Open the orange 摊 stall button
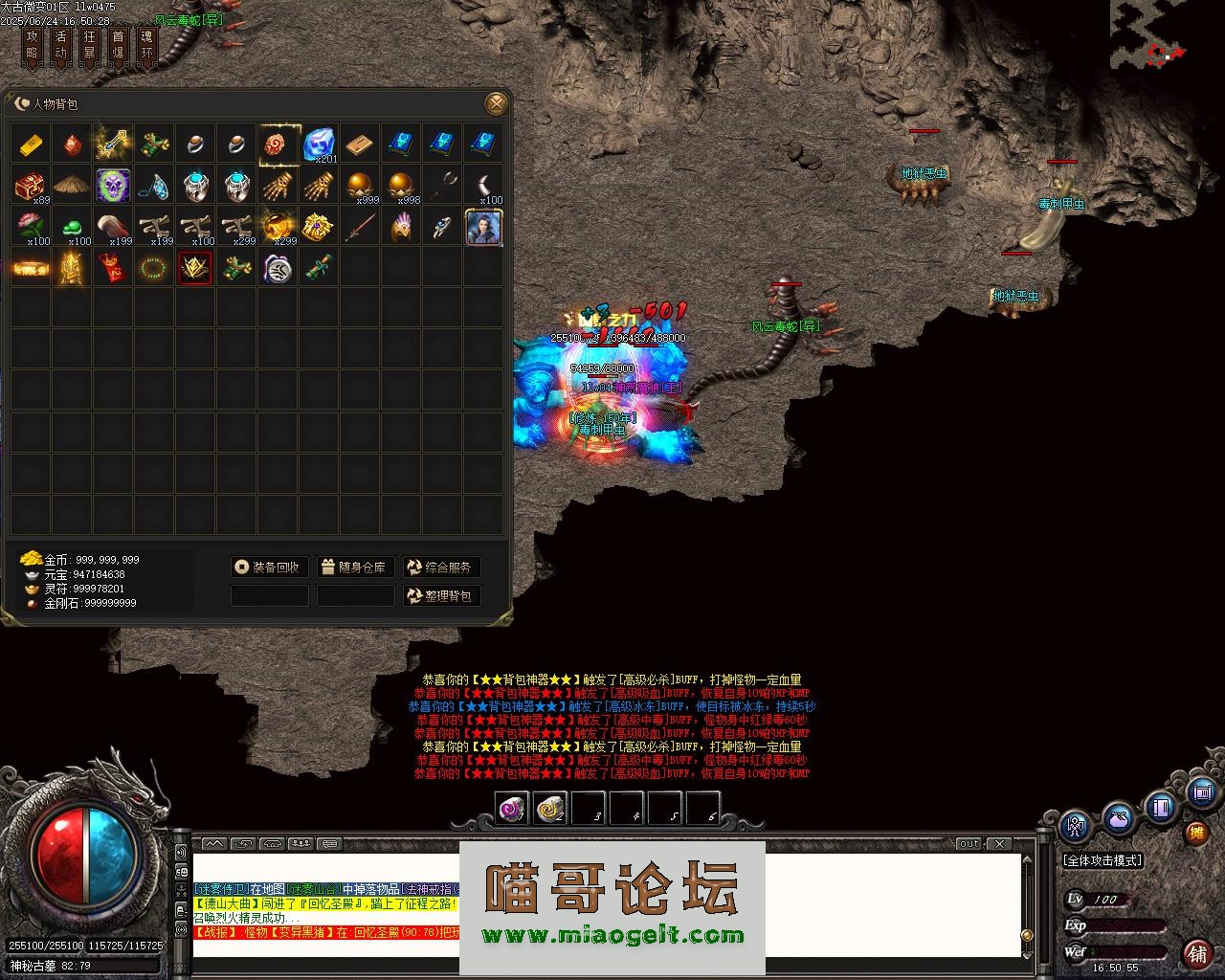 point(1196,833)
